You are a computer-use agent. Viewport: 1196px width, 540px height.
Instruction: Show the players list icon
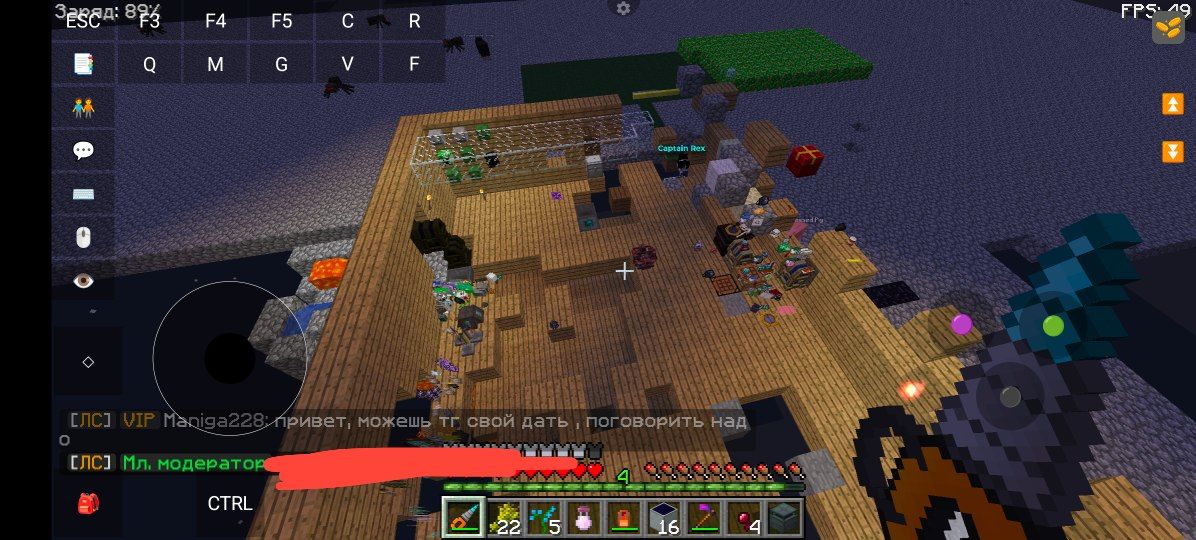coord(83,108)
